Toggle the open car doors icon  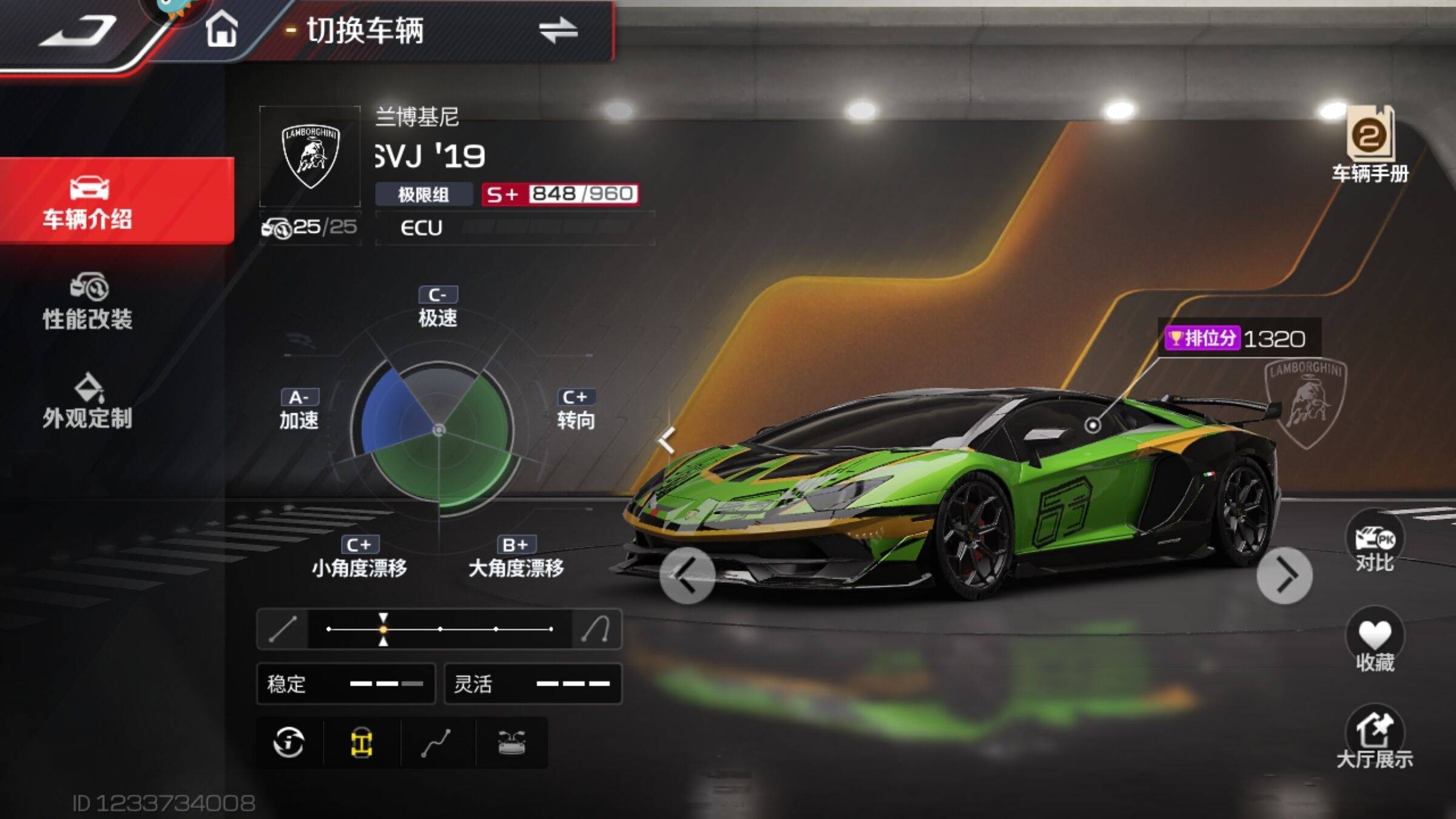511,743
